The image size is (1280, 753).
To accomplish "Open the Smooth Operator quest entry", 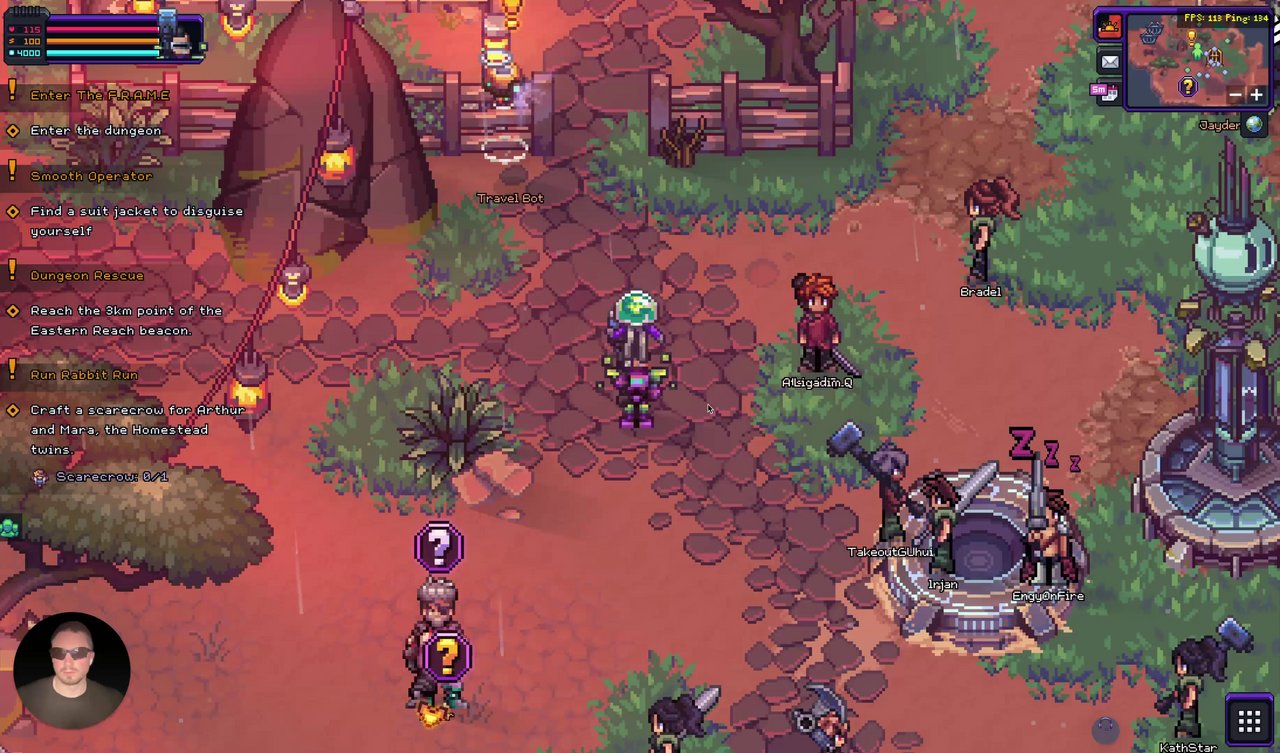I will [x=91, y=176].
